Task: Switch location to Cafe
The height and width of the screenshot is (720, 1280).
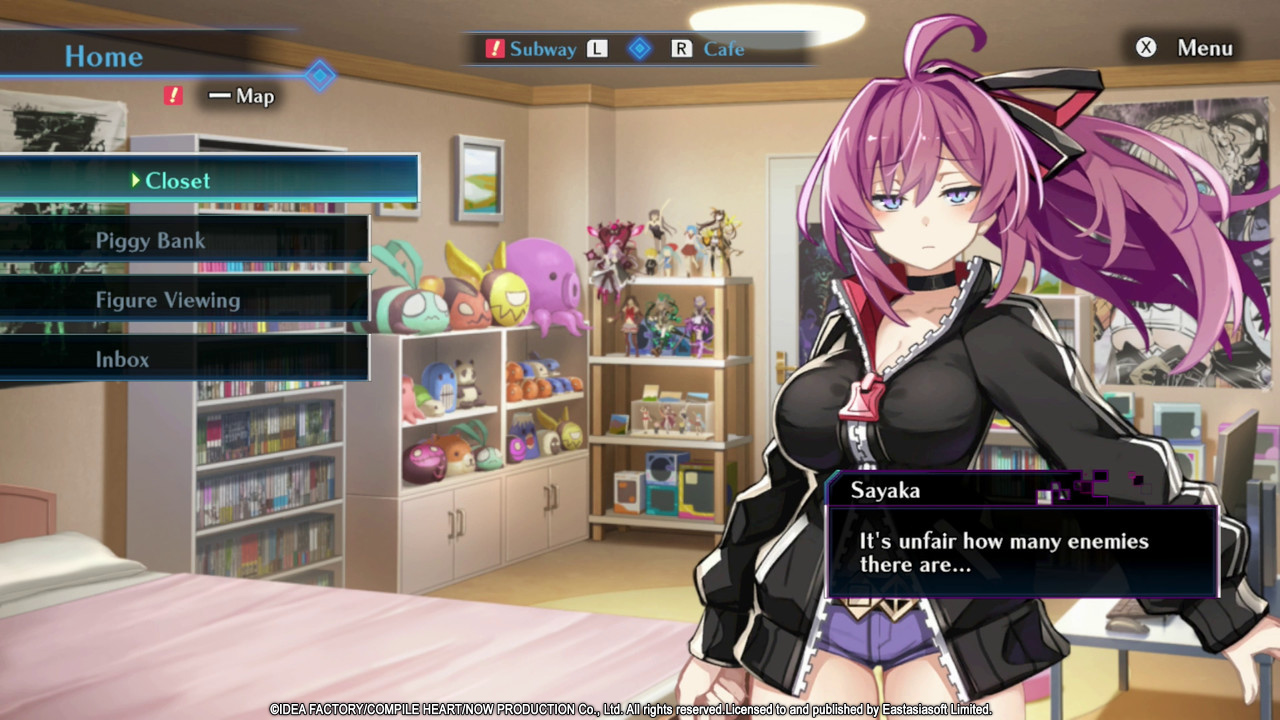Action: point(722,49)
